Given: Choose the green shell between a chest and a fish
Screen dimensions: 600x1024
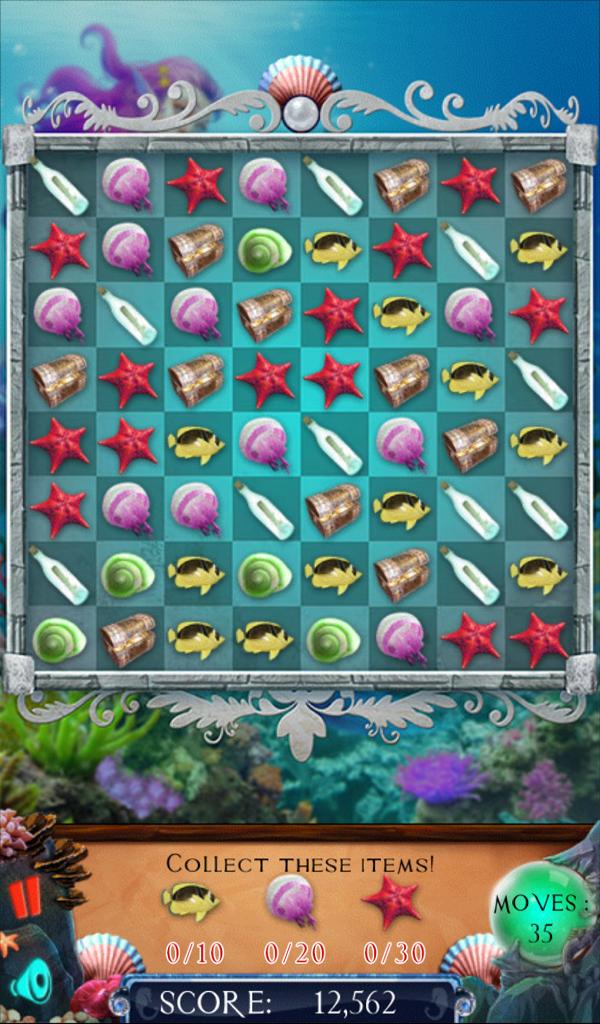Looking at the screenshot, I should pos(264,250).
